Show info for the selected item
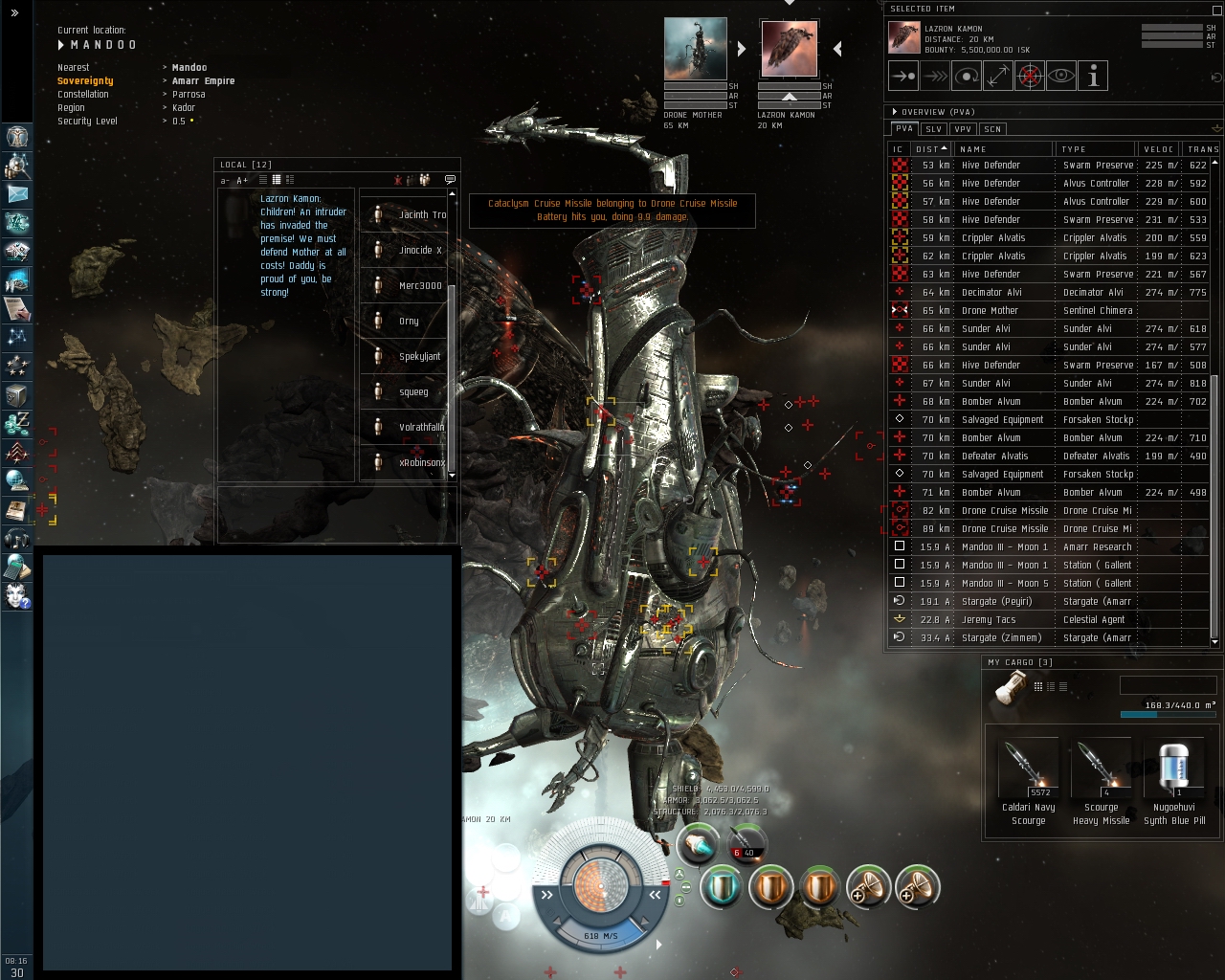1225x980 pixels. 1092,76
